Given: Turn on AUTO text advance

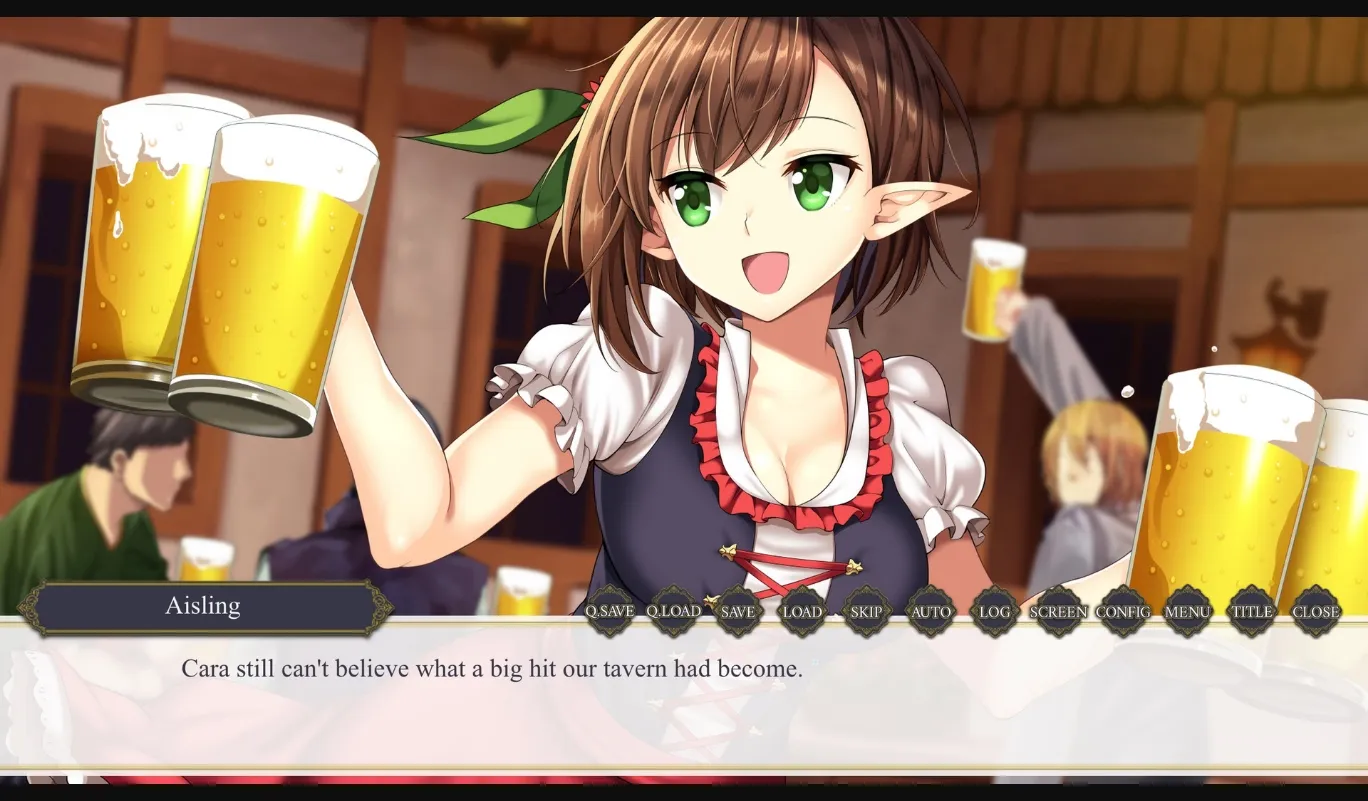Looking at the screenshot, I should point(931,610).
